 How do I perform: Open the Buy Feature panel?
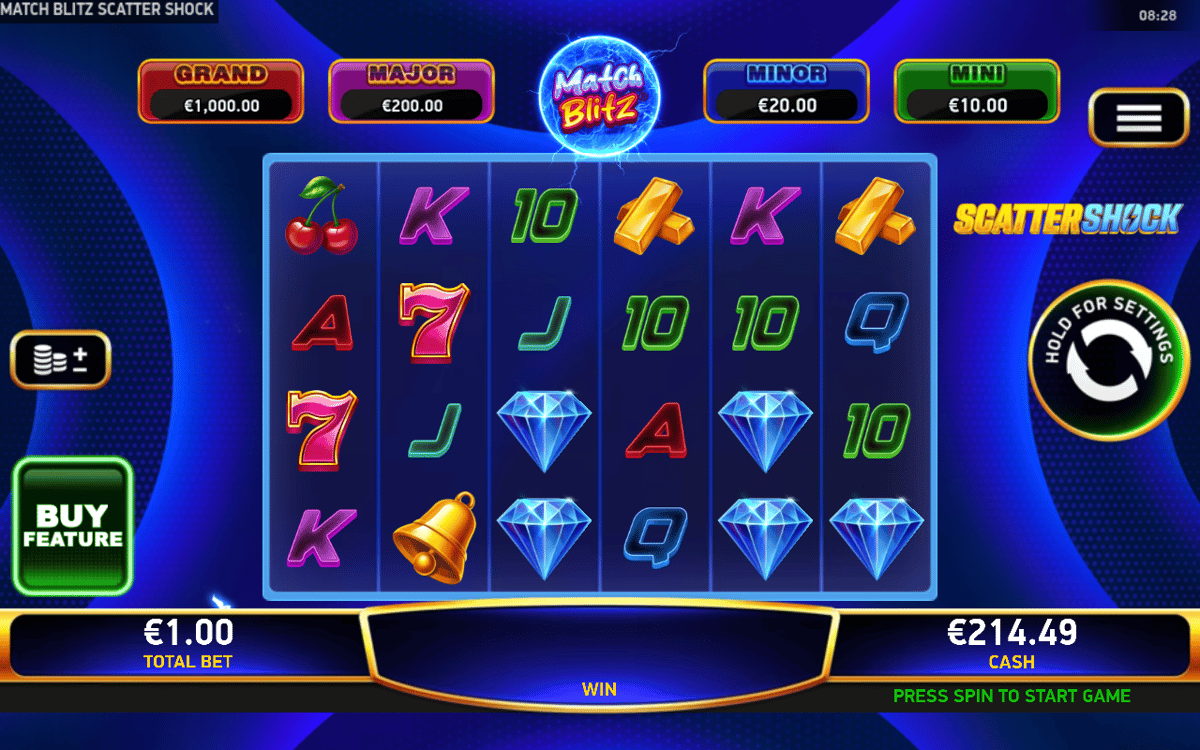pyautogui.click(x=73, y=527)
